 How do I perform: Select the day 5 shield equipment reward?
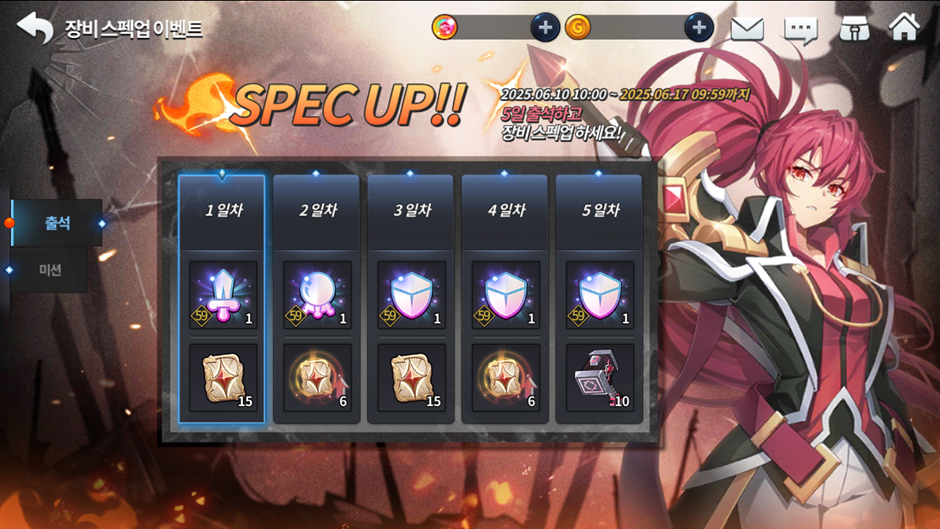(x=600, y=295)
